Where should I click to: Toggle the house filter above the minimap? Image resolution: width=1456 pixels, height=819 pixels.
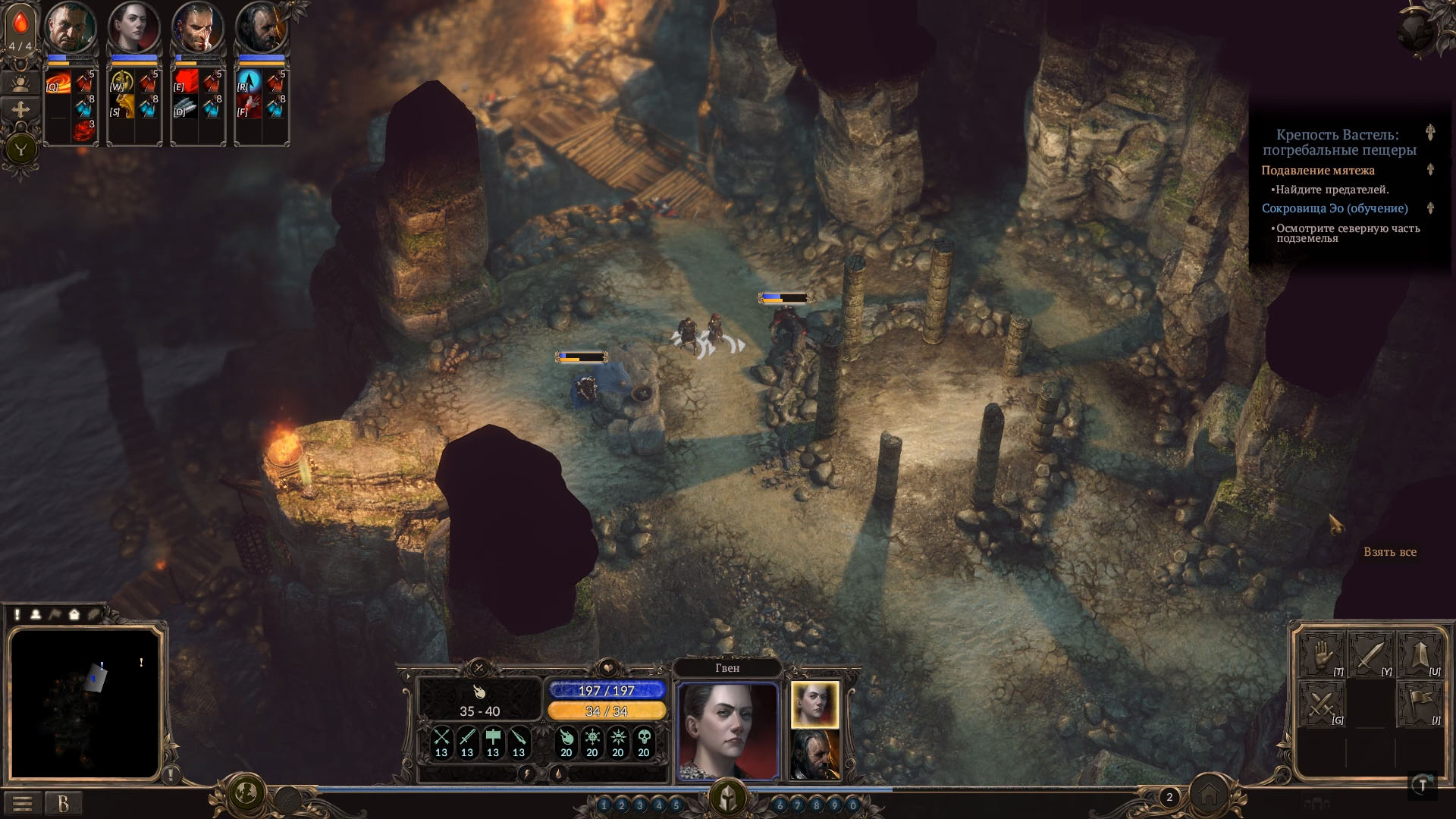pyautogui.click(x=74, y=614)
